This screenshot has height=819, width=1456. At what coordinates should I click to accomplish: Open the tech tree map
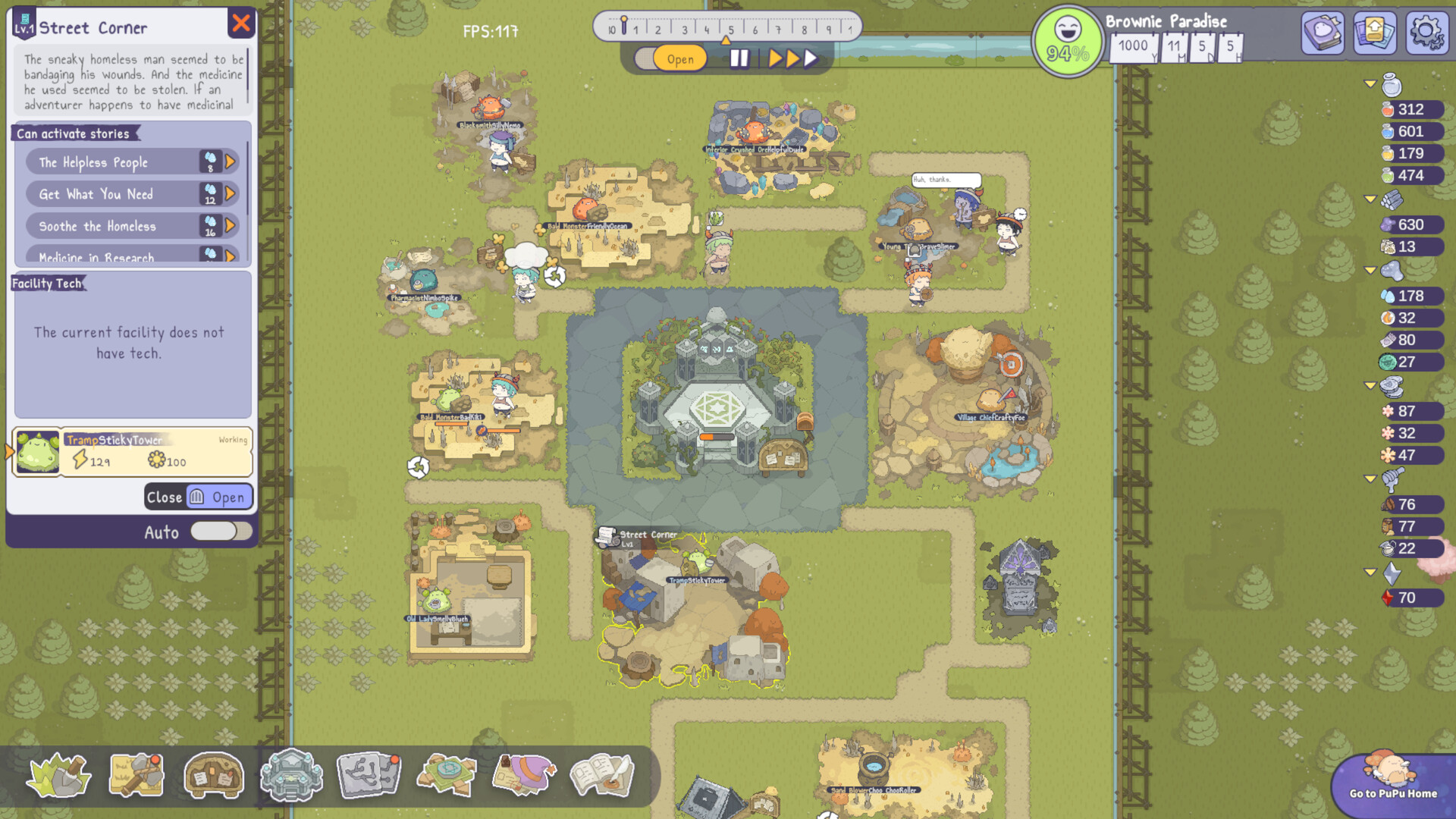369,775
